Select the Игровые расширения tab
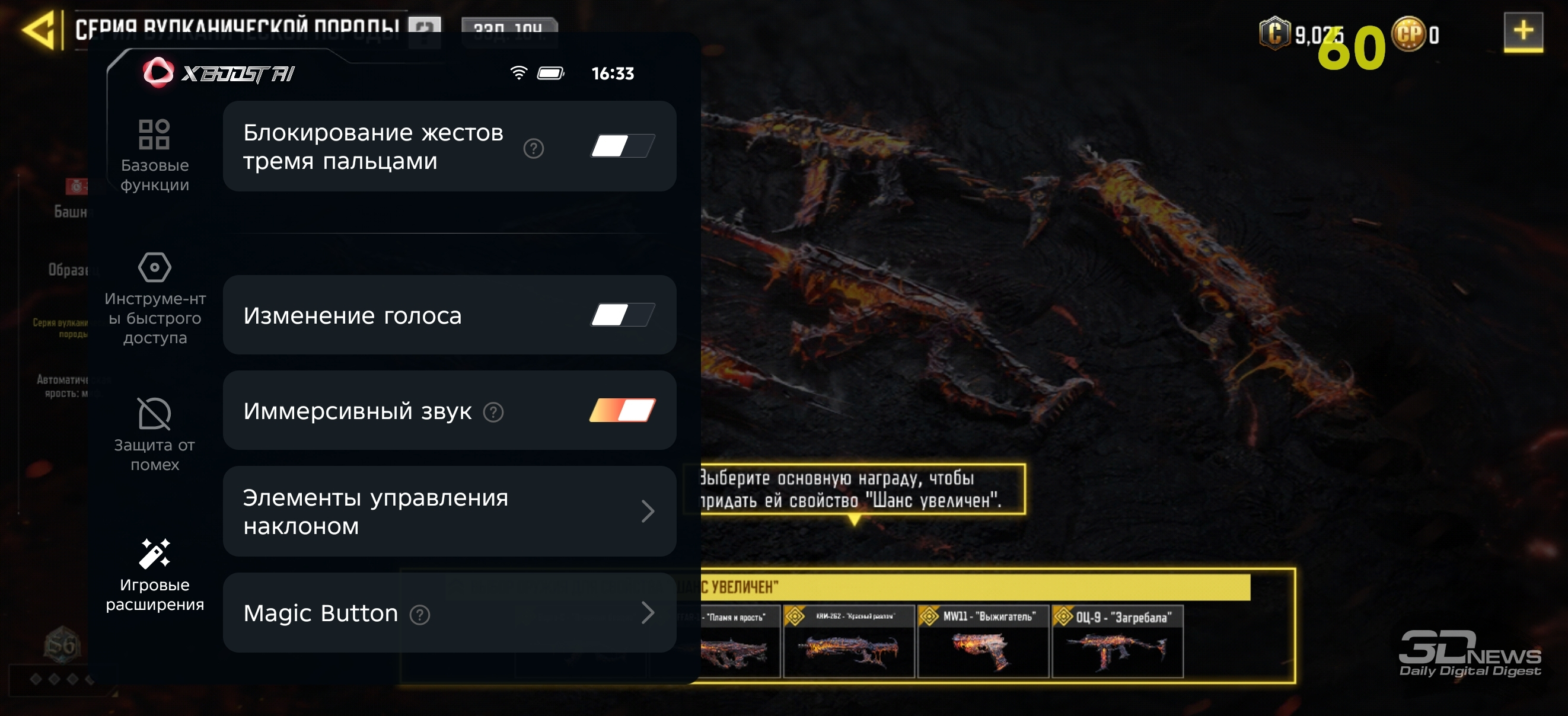The width and height of the screenshot is (1568, 716). [155, 575]
